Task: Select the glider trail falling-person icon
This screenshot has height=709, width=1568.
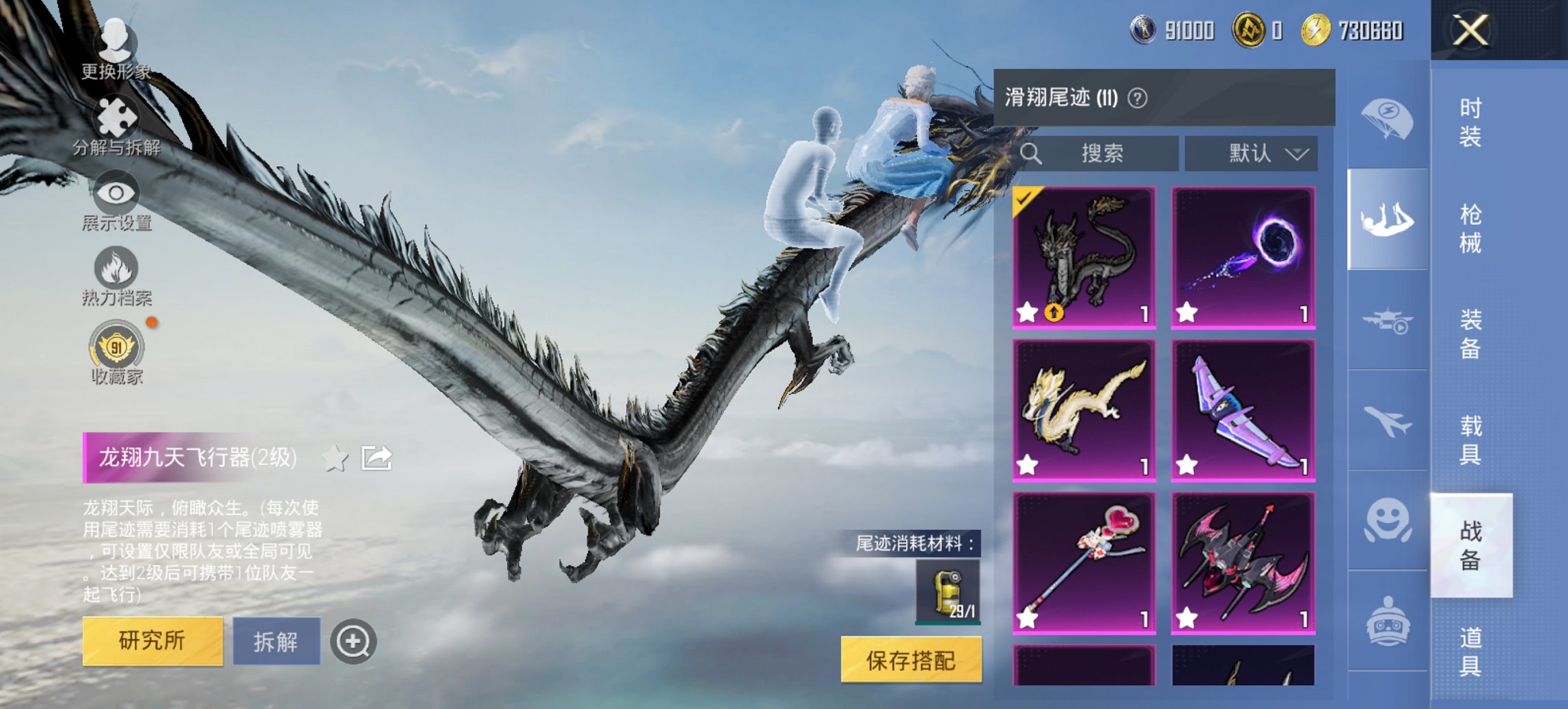Action: coord(1387,217)
